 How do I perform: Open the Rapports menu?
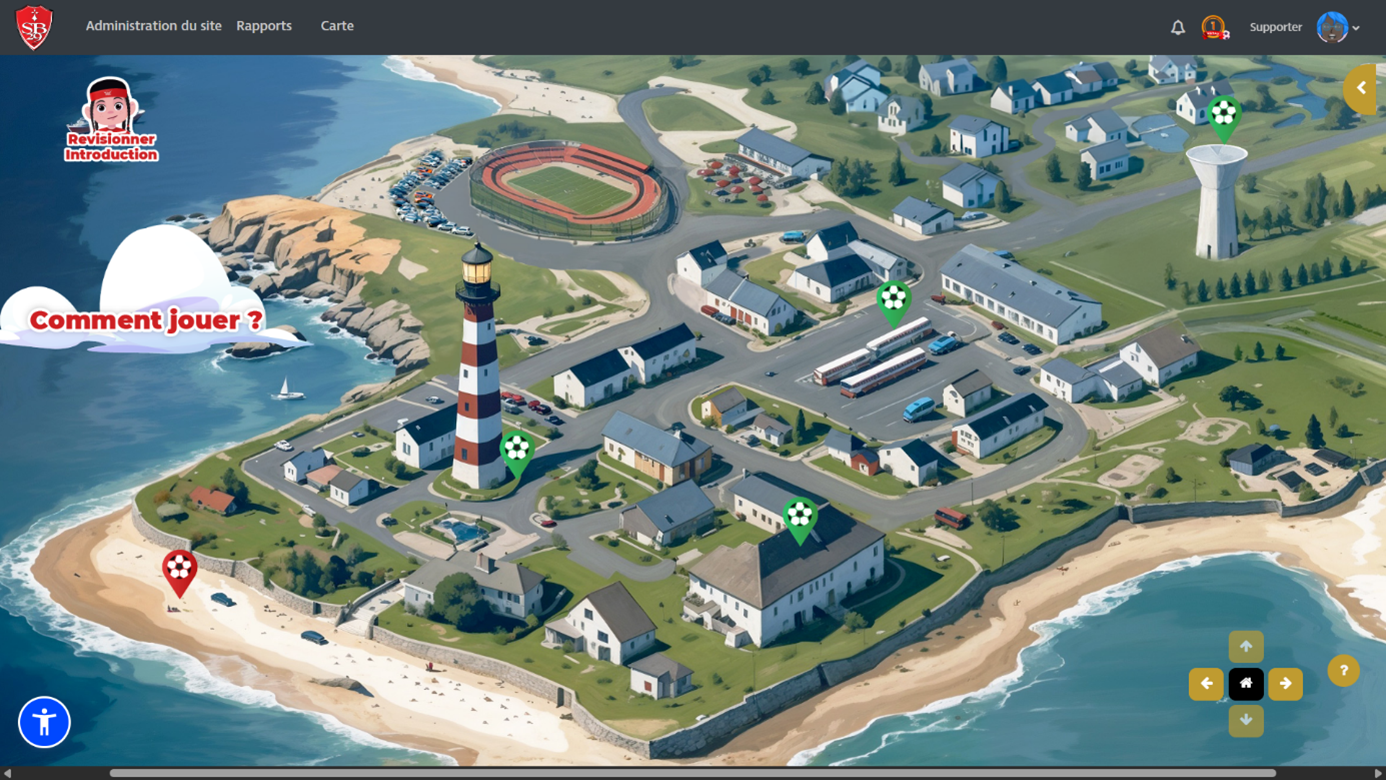pyautogui.click(x=264, y=26)
